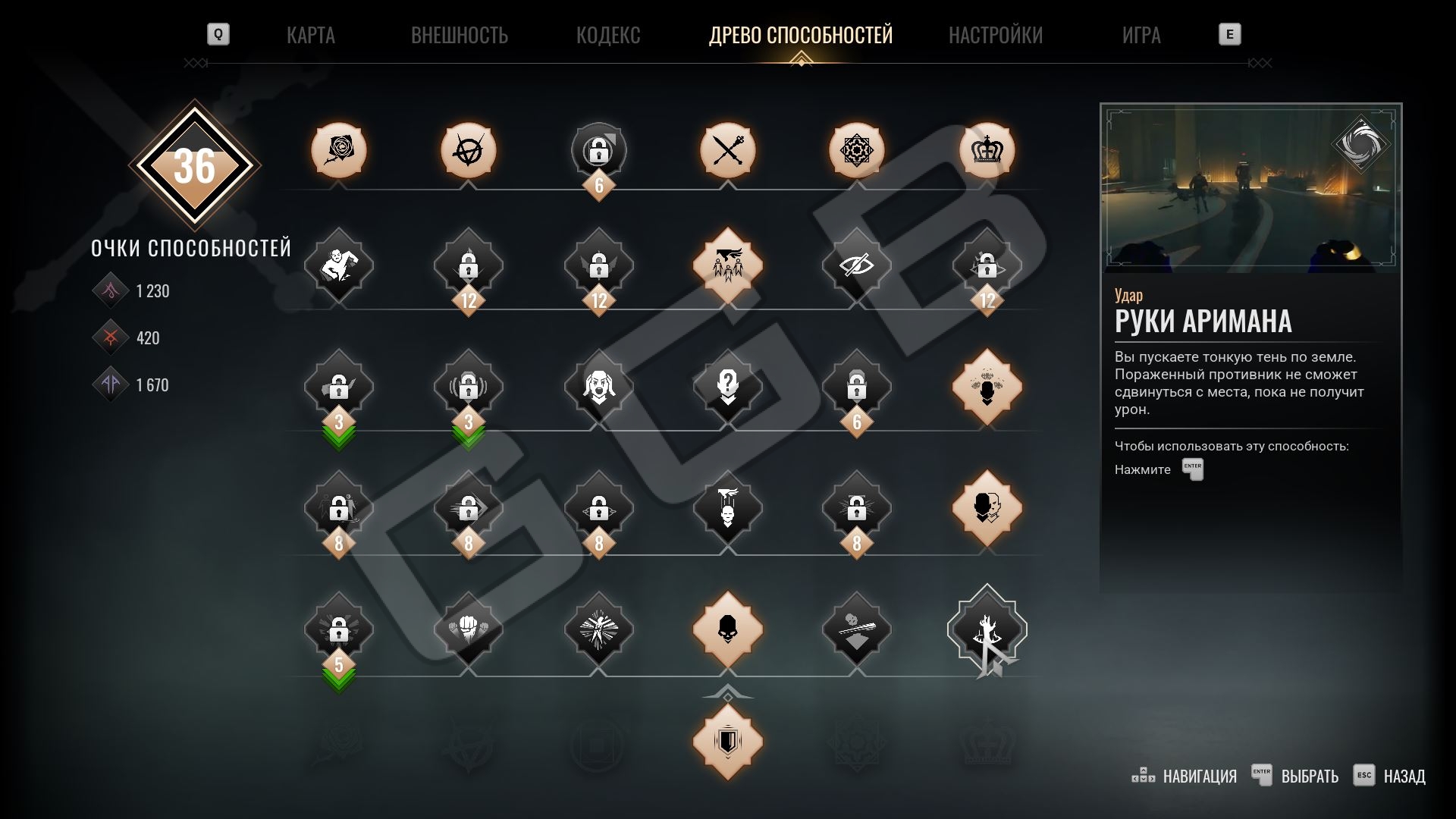Select the crown clan icon
The image size is (1456, 819).
(x=987, y=150)
